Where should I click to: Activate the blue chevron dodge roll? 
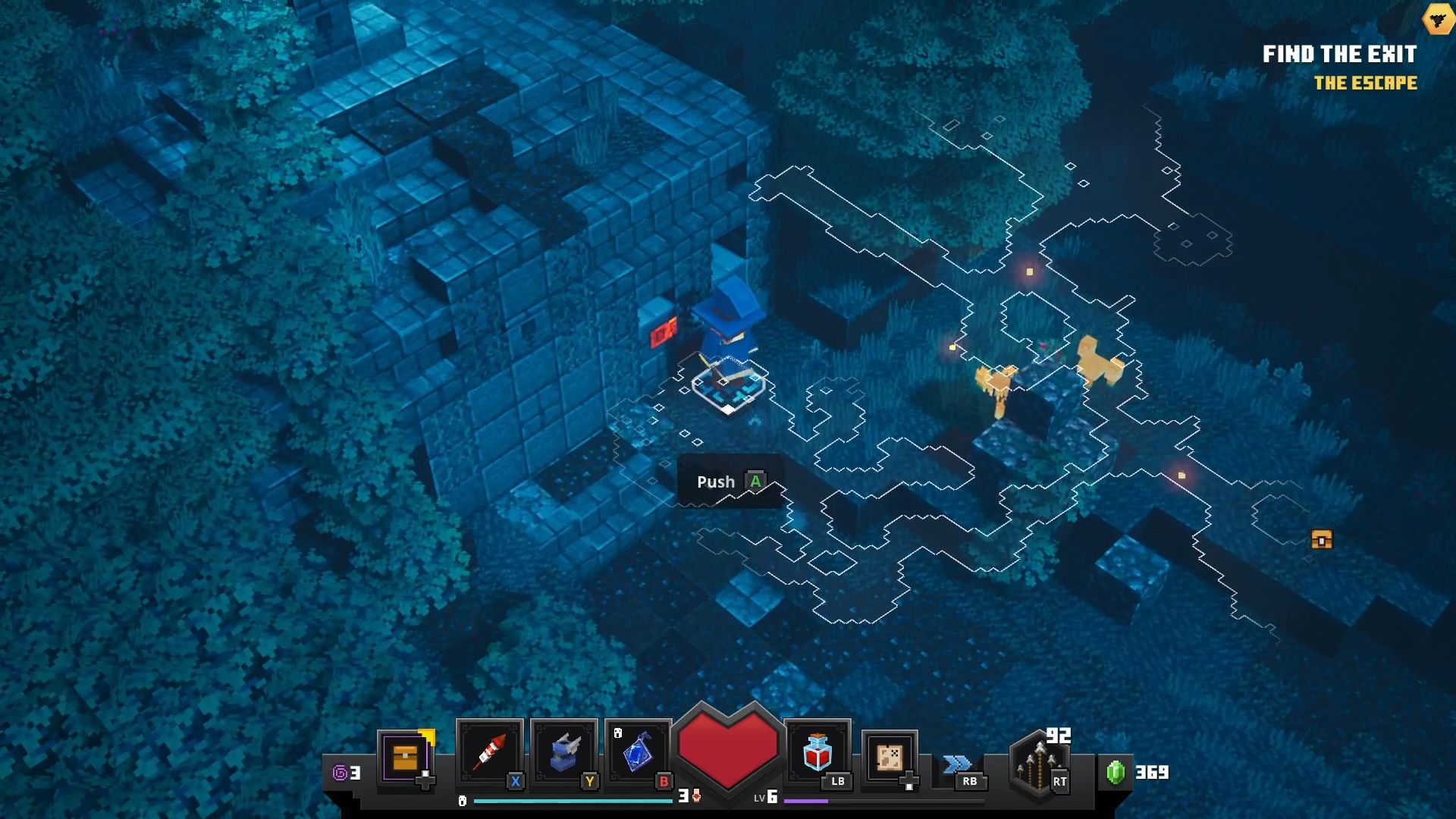tap(958, 764)
